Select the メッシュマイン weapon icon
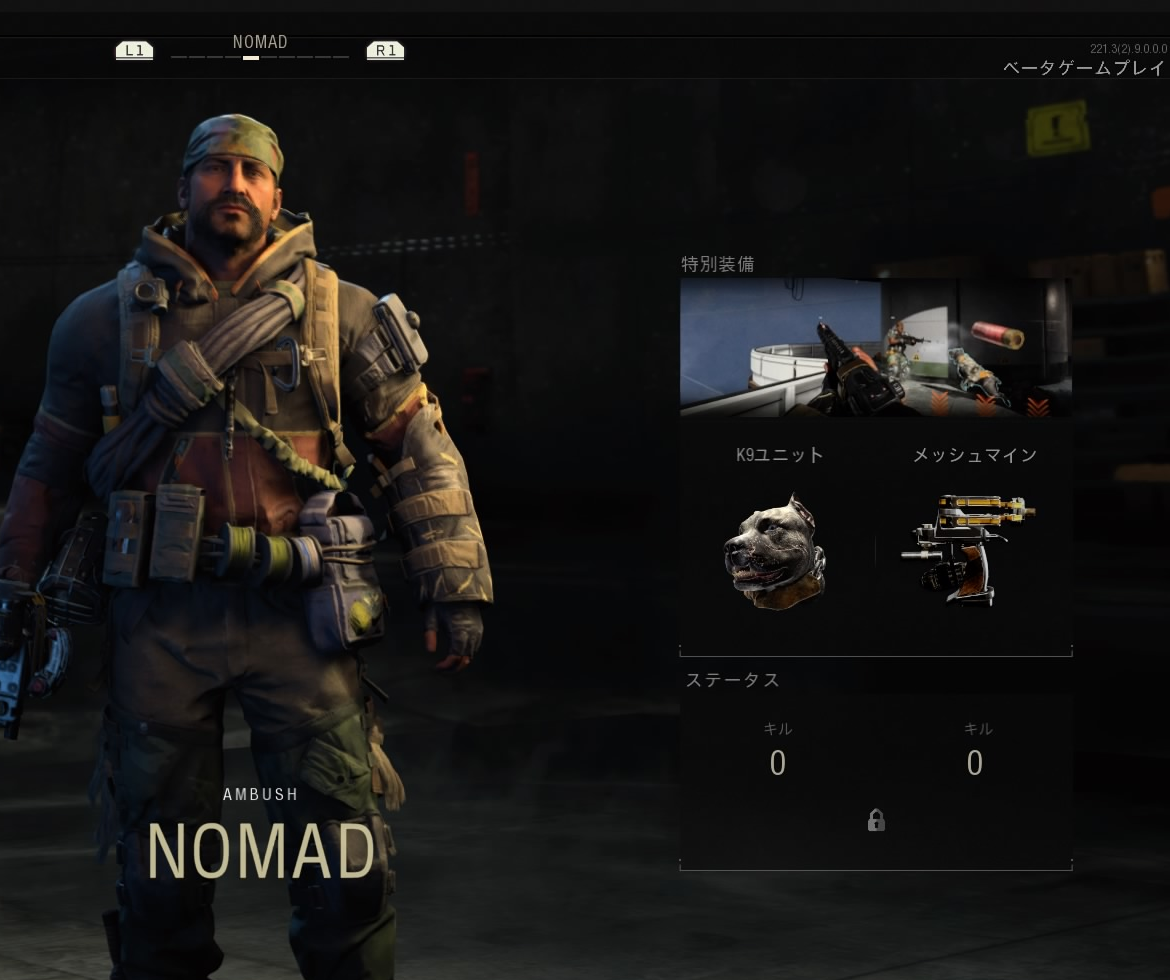 pos(968,549)
